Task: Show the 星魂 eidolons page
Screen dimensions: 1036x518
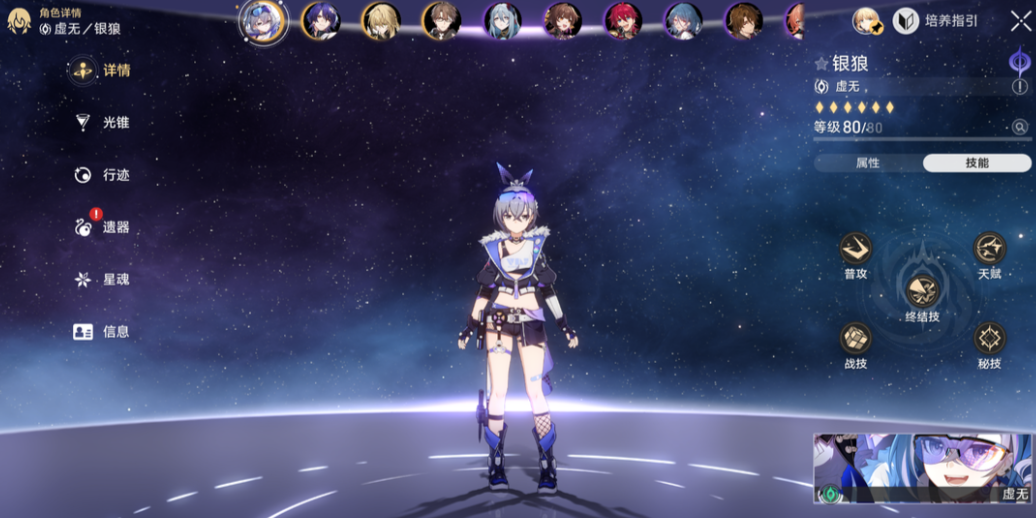Action: click(103, 279)
